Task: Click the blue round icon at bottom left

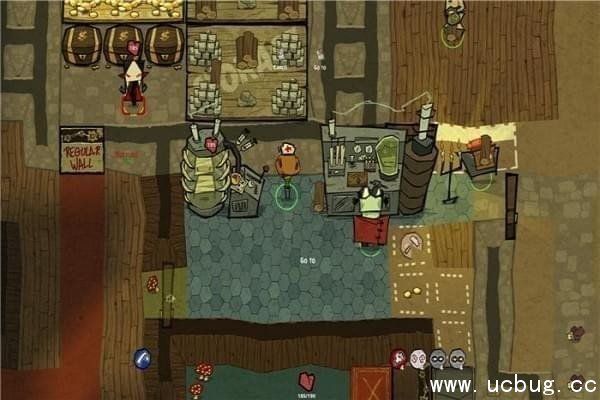Action: 142,357
